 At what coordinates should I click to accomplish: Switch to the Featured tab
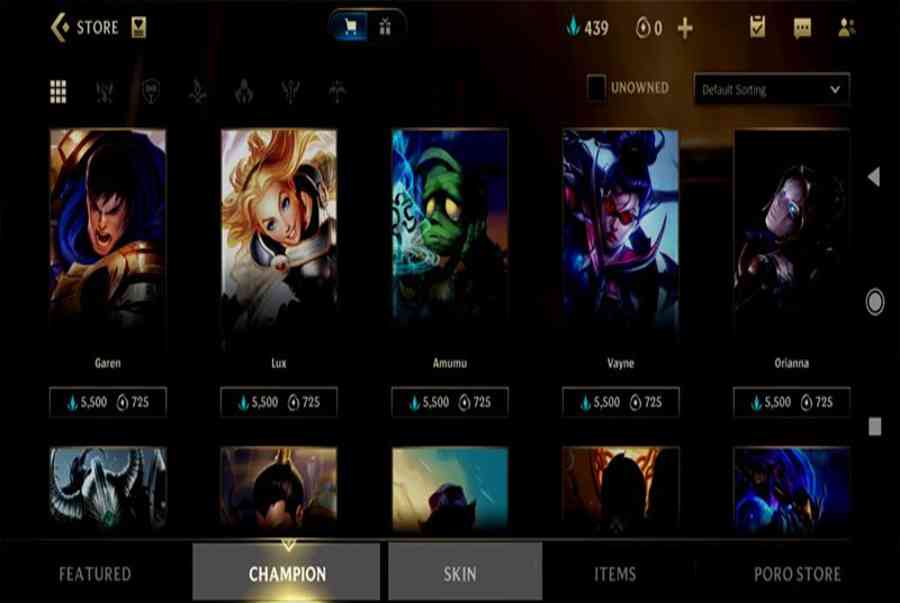pos(95,574)
